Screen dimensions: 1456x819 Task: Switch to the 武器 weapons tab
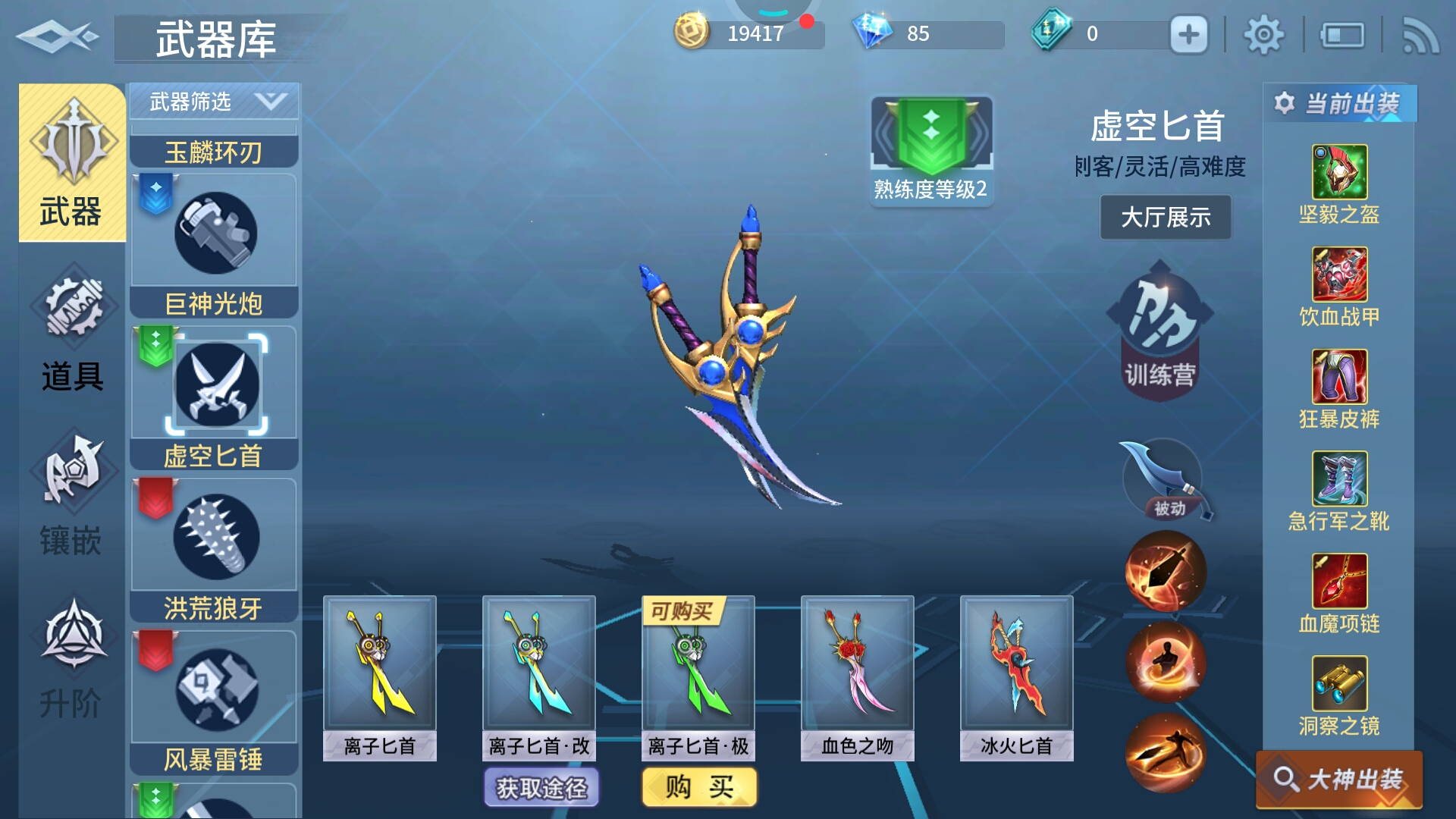72,162
